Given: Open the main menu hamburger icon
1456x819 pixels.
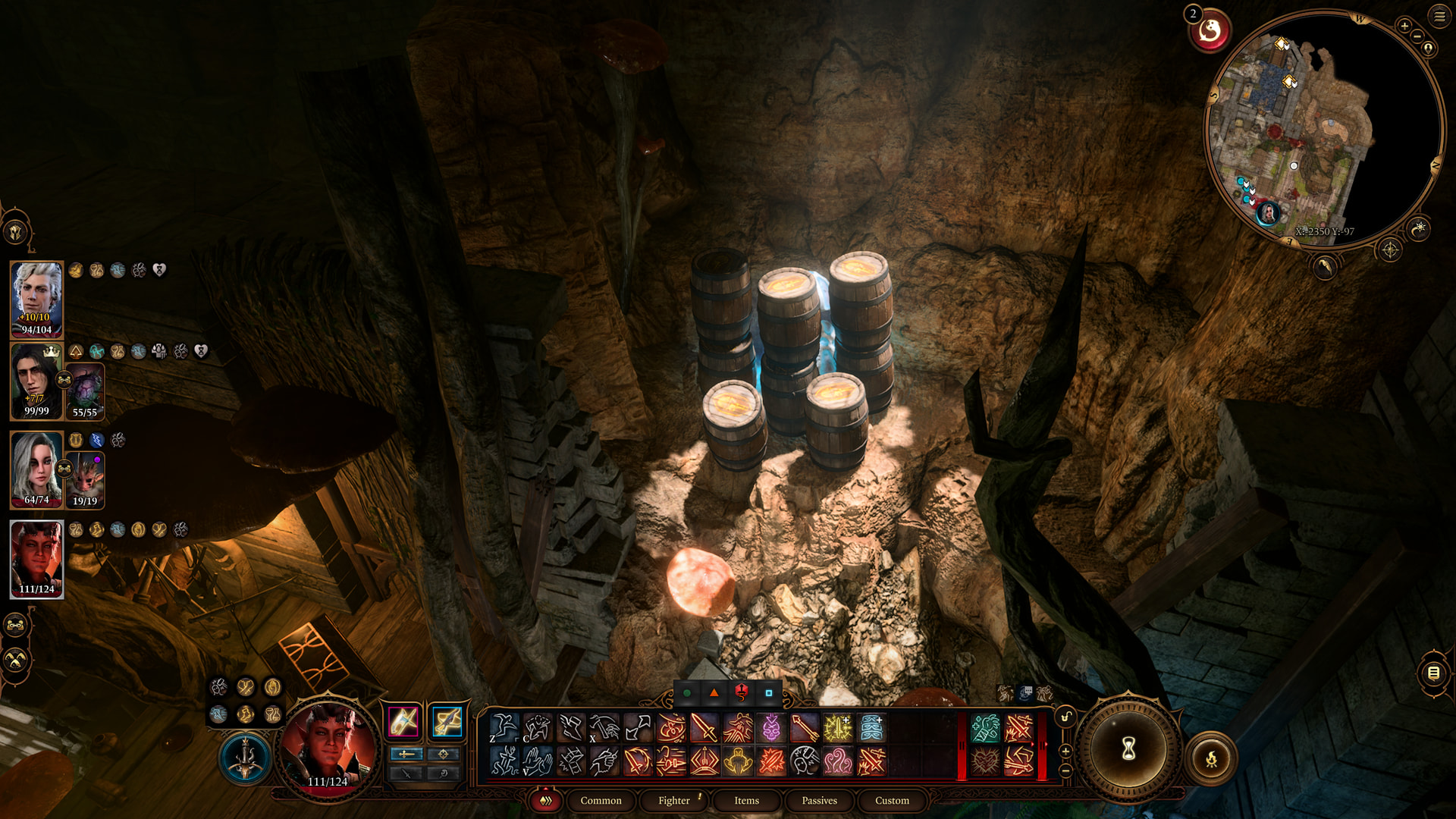Looking at the screenshot, I should 1439,15.
